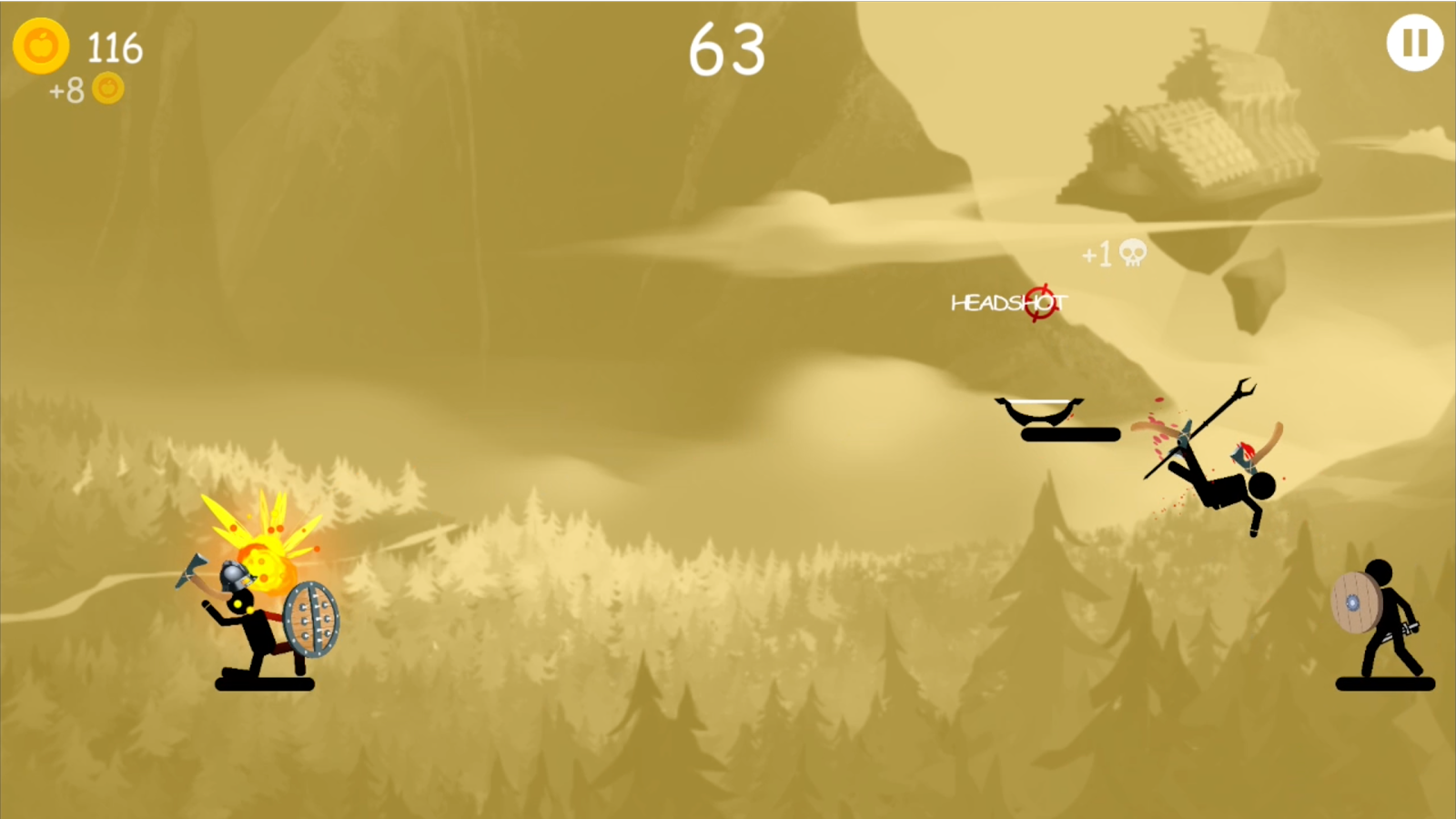The height and width of the screenshot is (819, 1456).
Task: Click the +1 kill notification
Action: tap(1098, 254)
